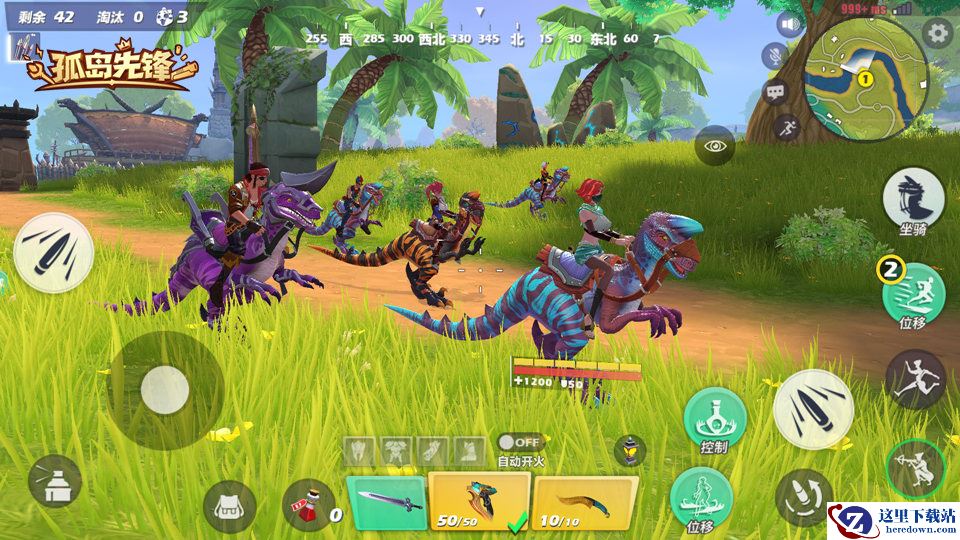The width and height of the screenshot is (960, 540).
Task: Toggle the eye spectate view button
Action: coord(715,146)
